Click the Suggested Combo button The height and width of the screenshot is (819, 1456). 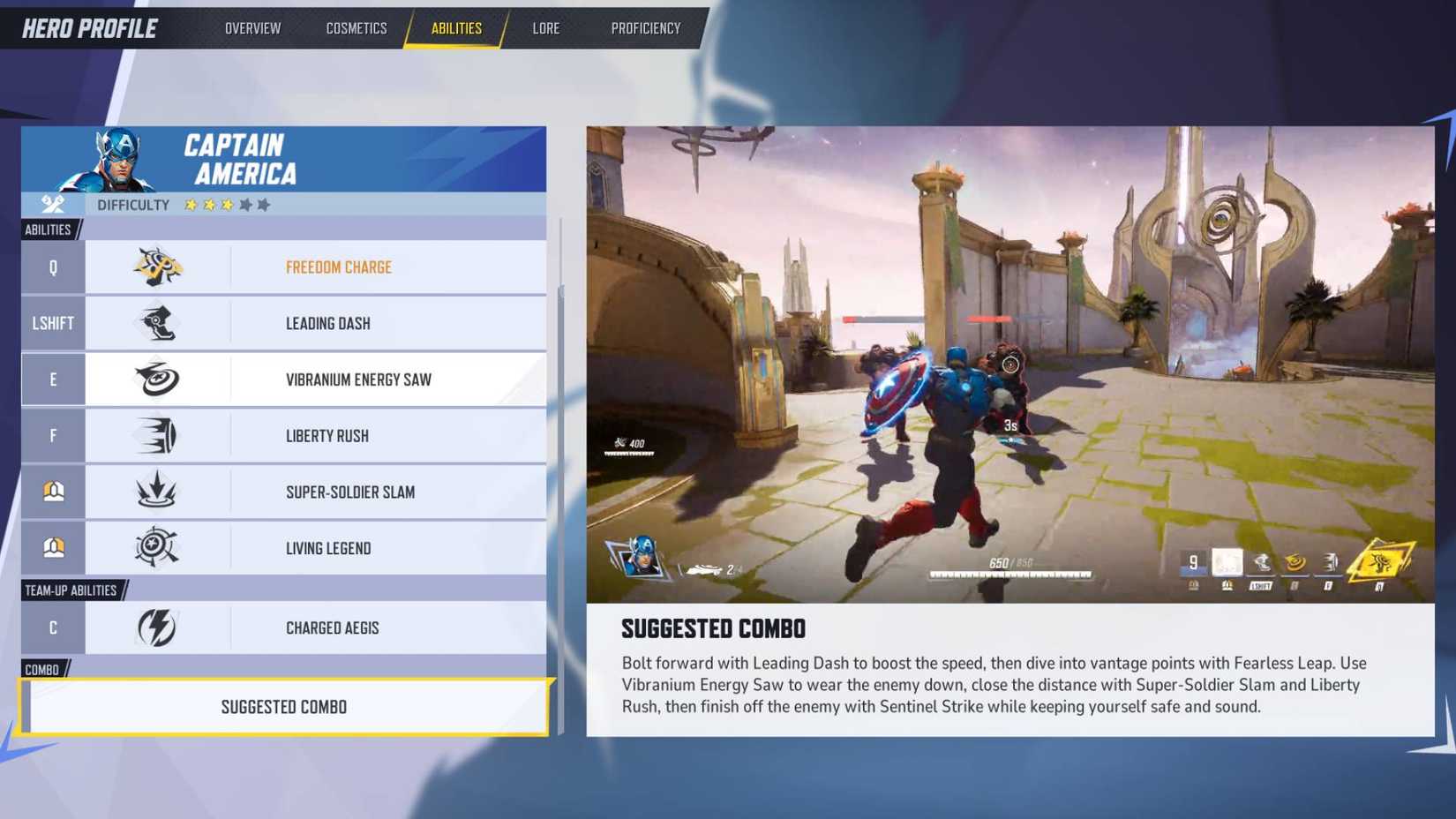point(283,706)
